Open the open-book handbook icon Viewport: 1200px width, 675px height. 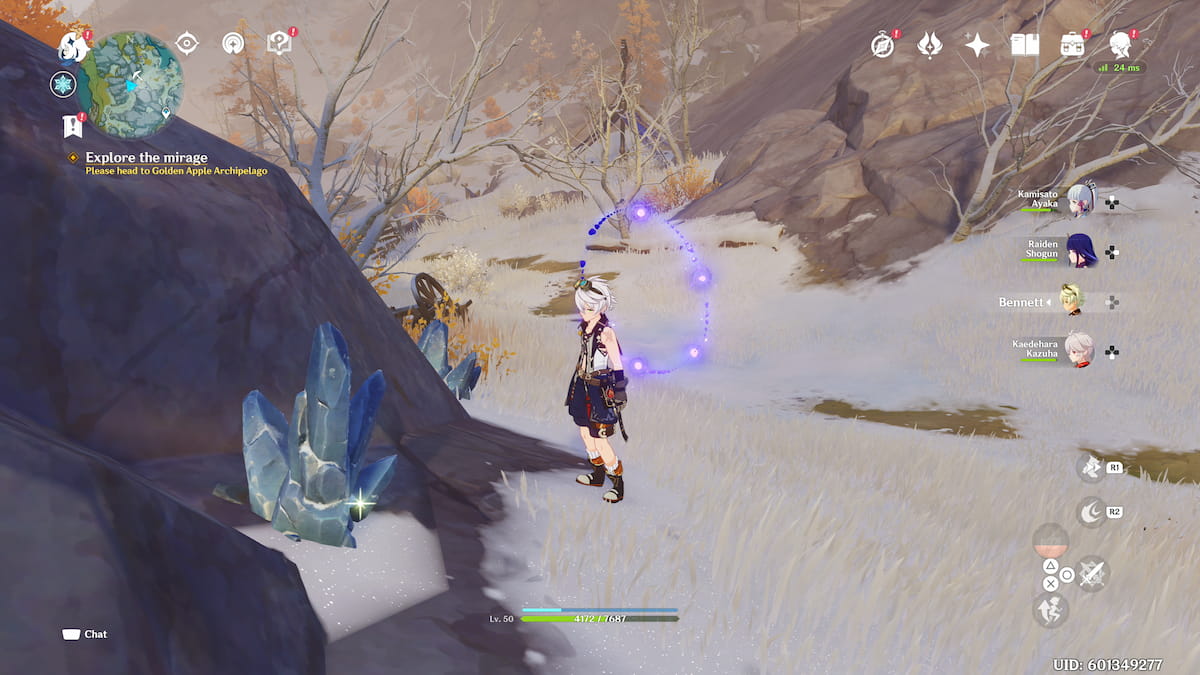[x=1025, y=45]
